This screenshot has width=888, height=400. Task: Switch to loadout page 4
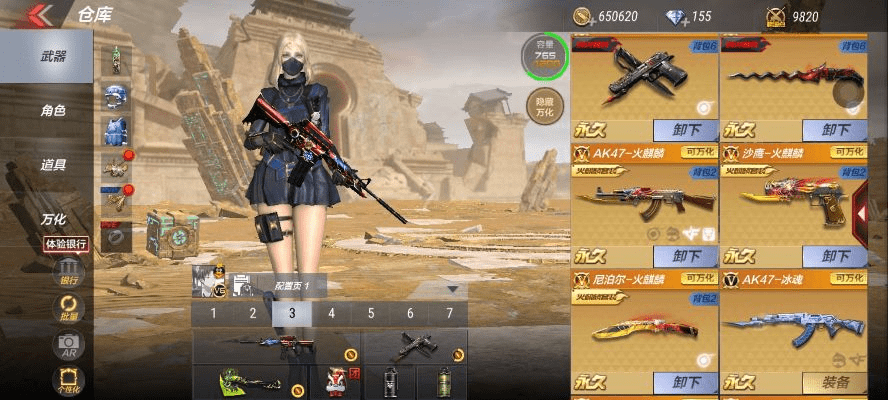click(331, 313)
